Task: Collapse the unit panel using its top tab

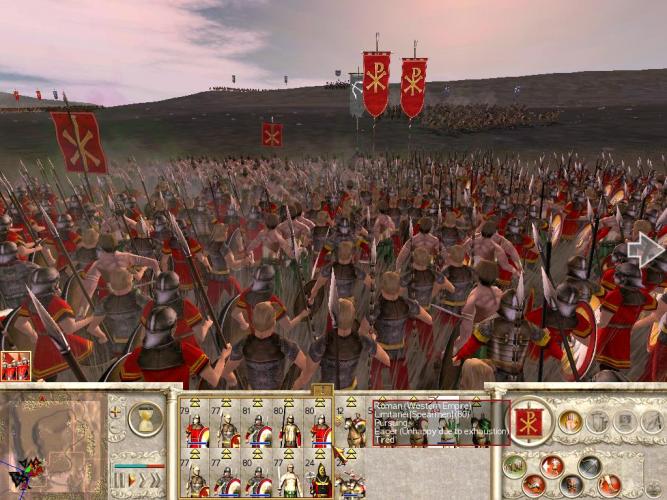Action: point(322,388)
